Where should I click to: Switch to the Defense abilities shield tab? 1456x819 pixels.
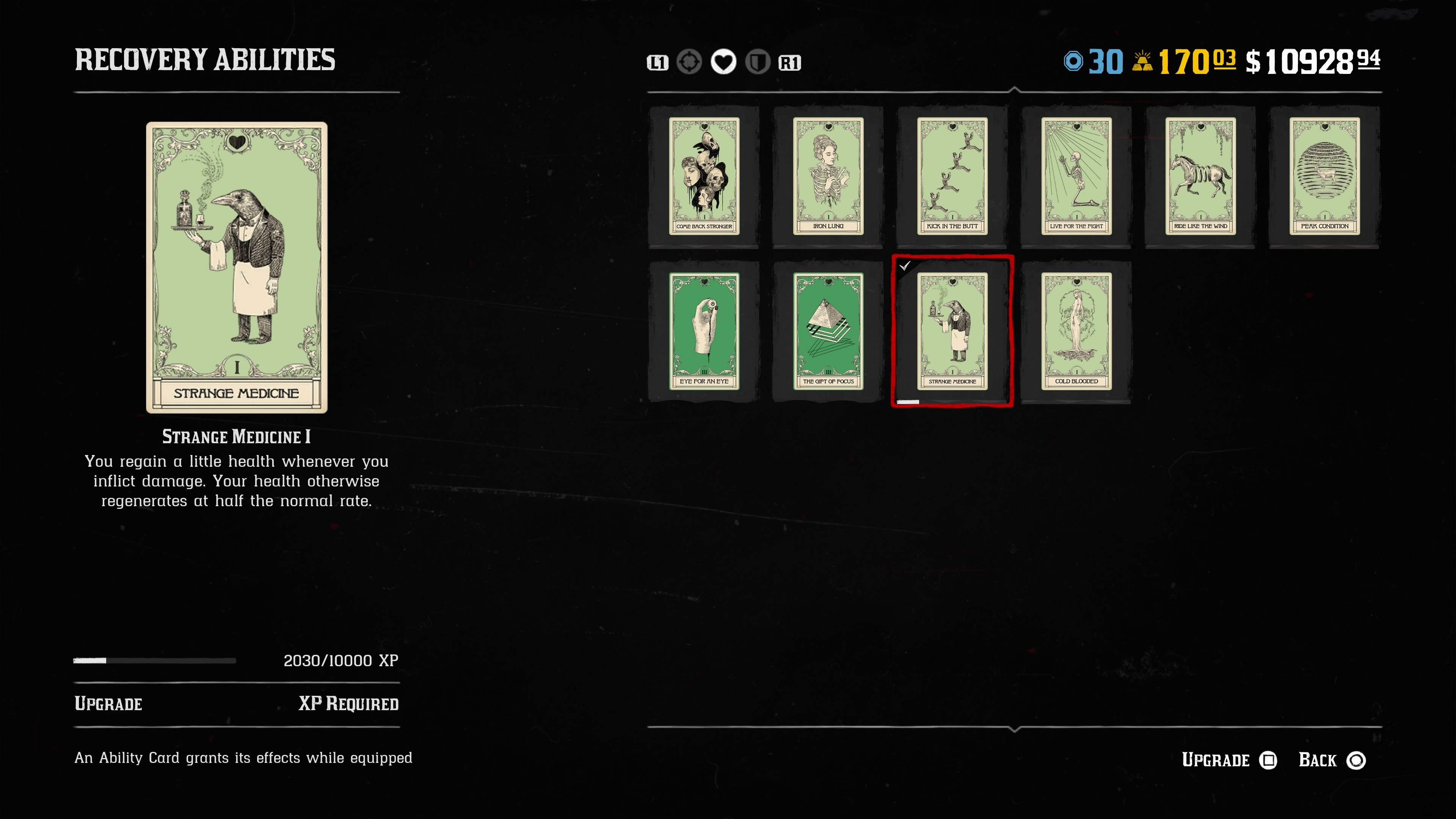click(758, 62)
